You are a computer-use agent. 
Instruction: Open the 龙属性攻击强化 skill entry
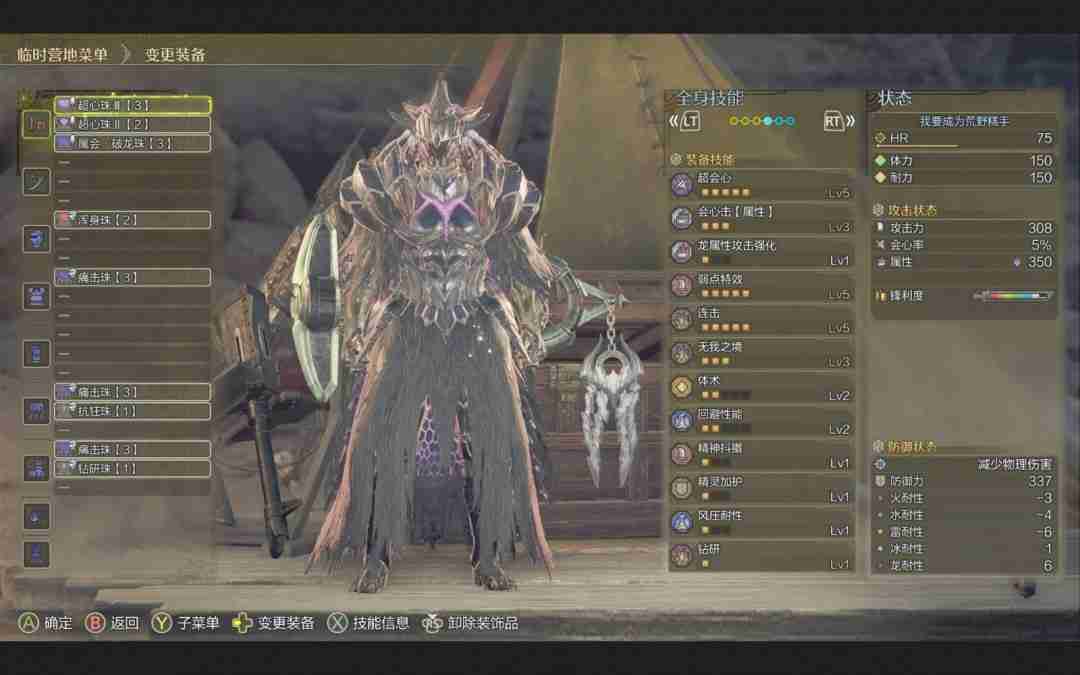click(762, 251)
